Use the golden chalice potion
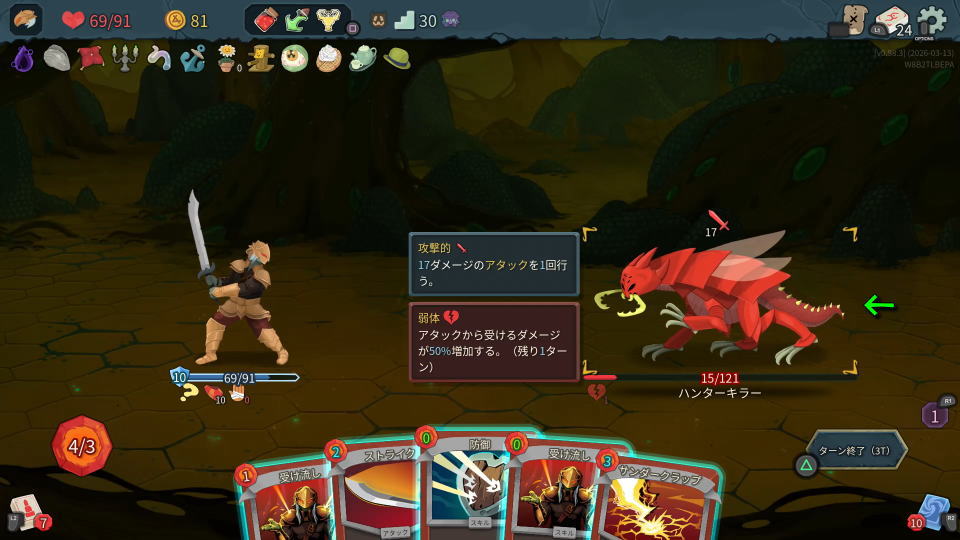Screen dimensions: 960x540 coord(328,20)
